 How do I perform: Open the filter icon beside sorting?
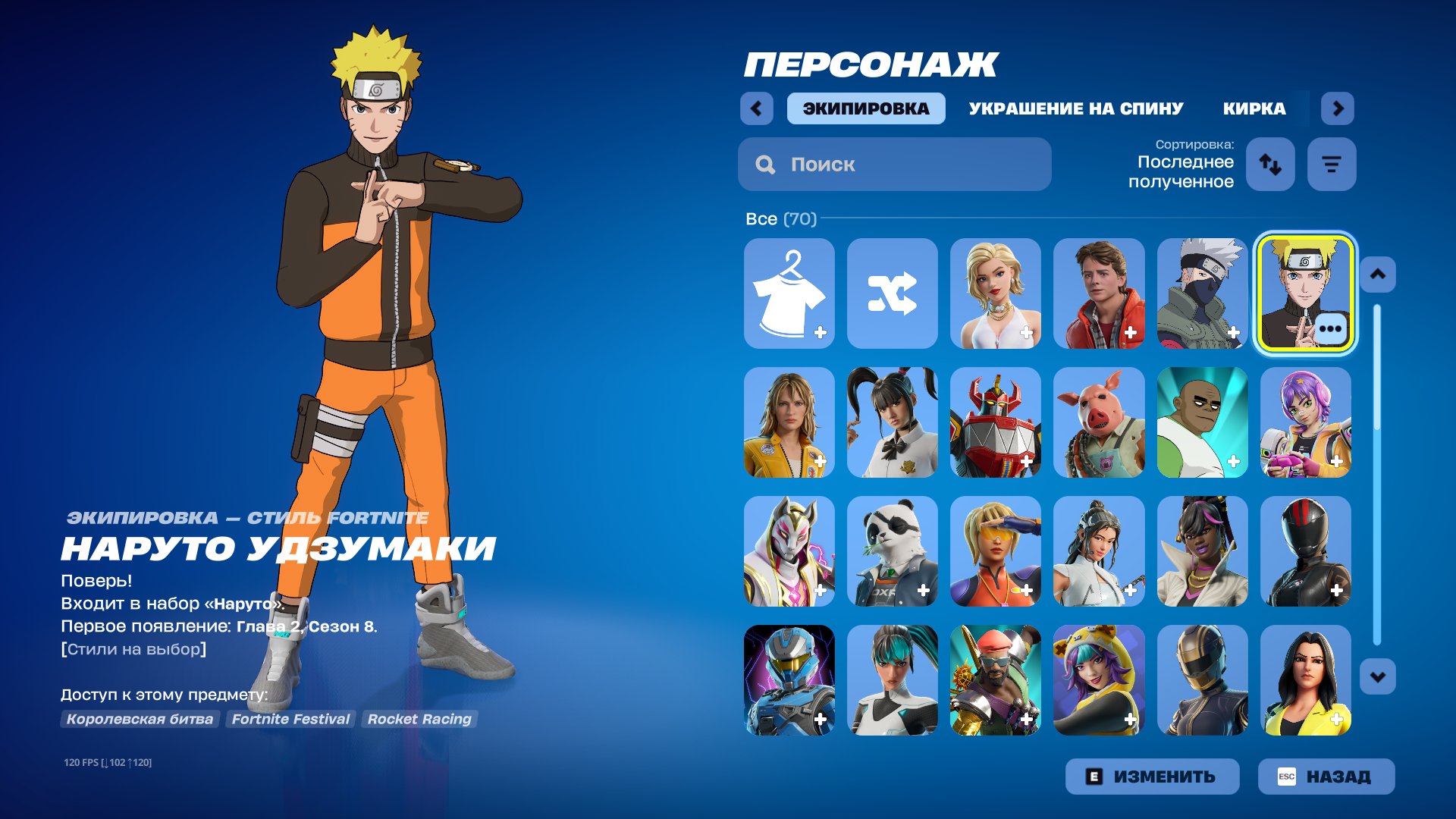tap(1331, 164)
